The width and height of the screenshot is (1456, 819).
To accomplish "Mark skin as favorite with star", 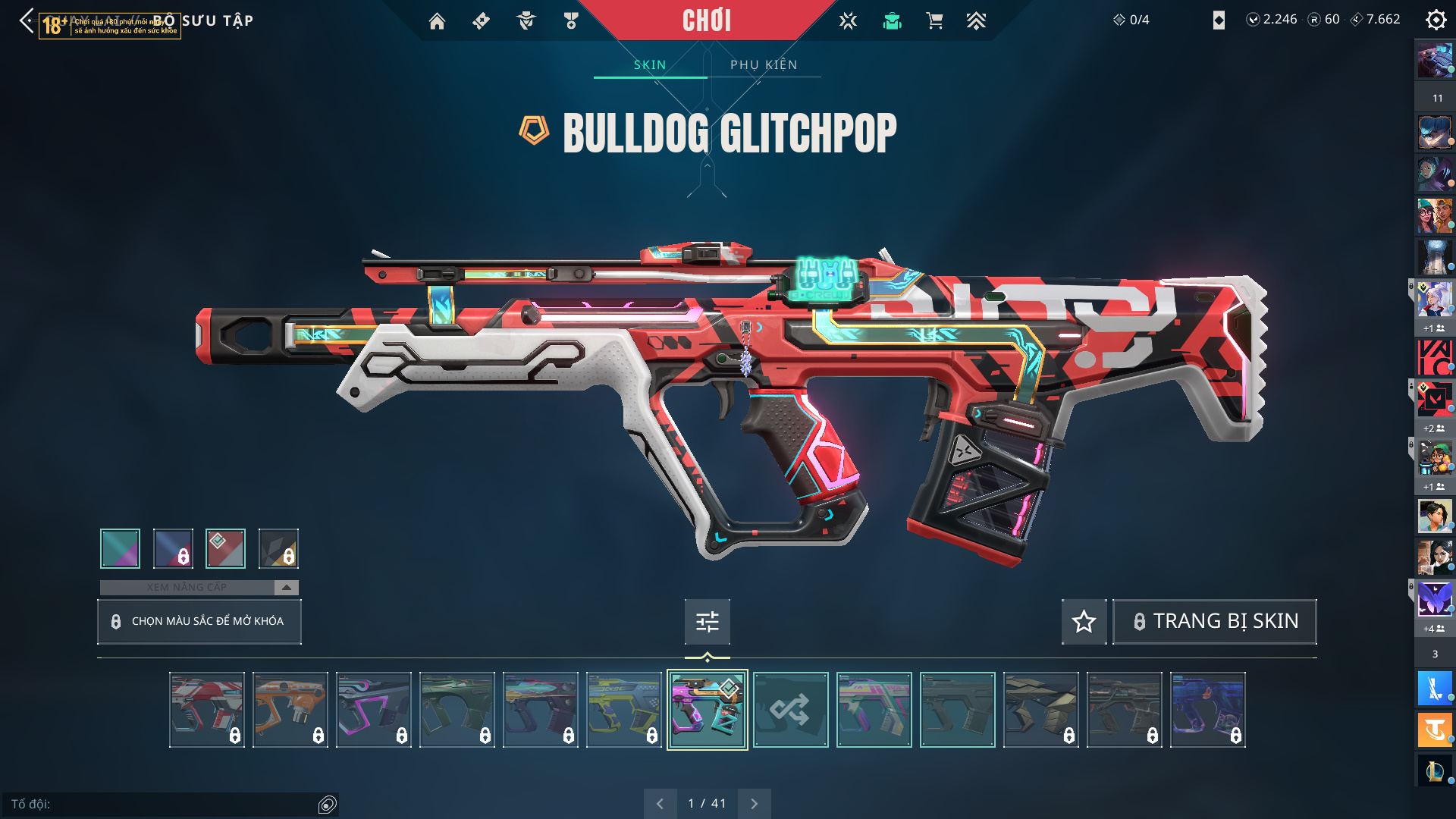I will (x=1084, y=622).
